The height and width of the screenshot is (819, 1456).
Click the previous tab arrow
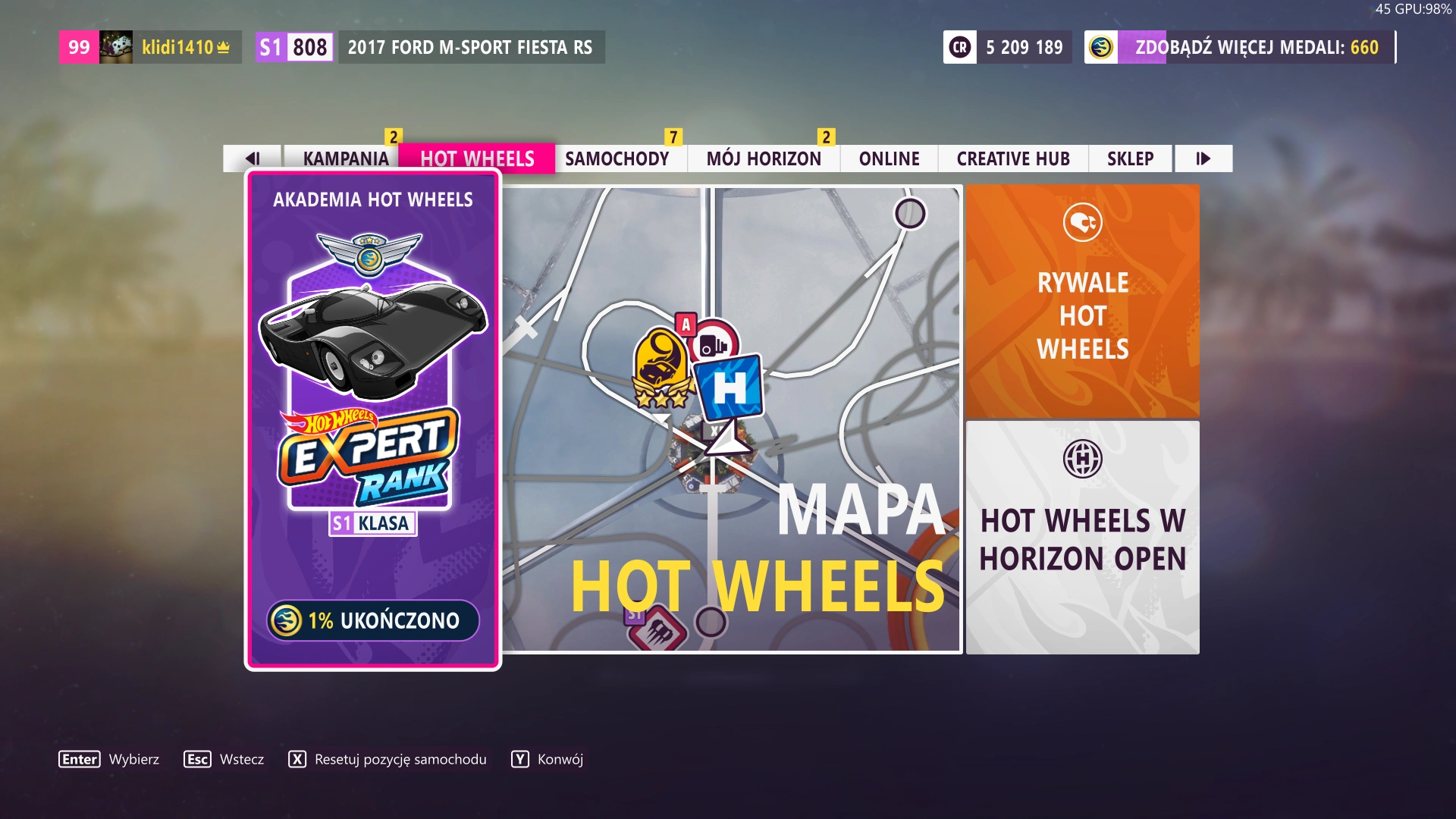(x=253, y=158)
